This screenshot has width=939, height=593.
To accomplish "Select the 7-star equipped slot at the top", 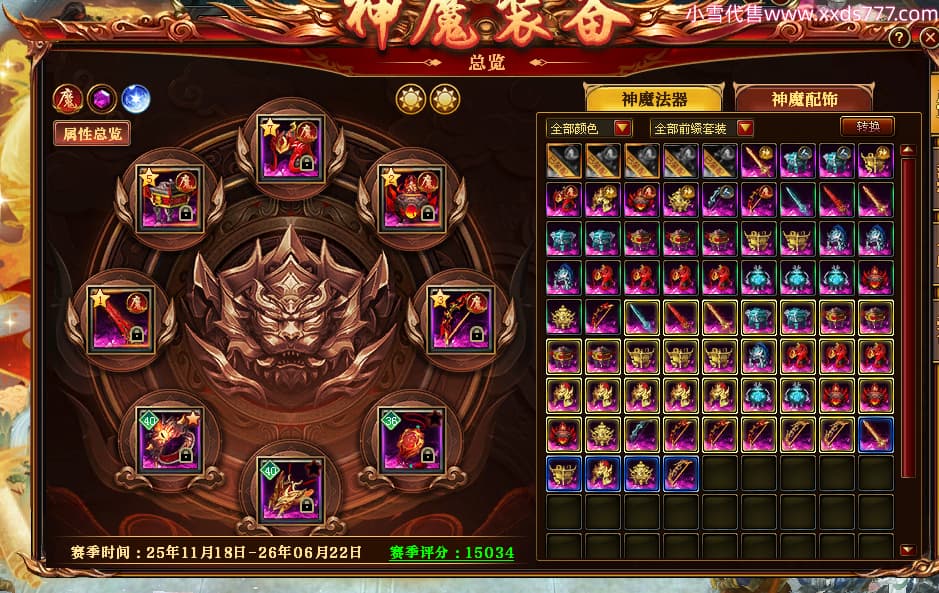I will (x=291, y=148).
